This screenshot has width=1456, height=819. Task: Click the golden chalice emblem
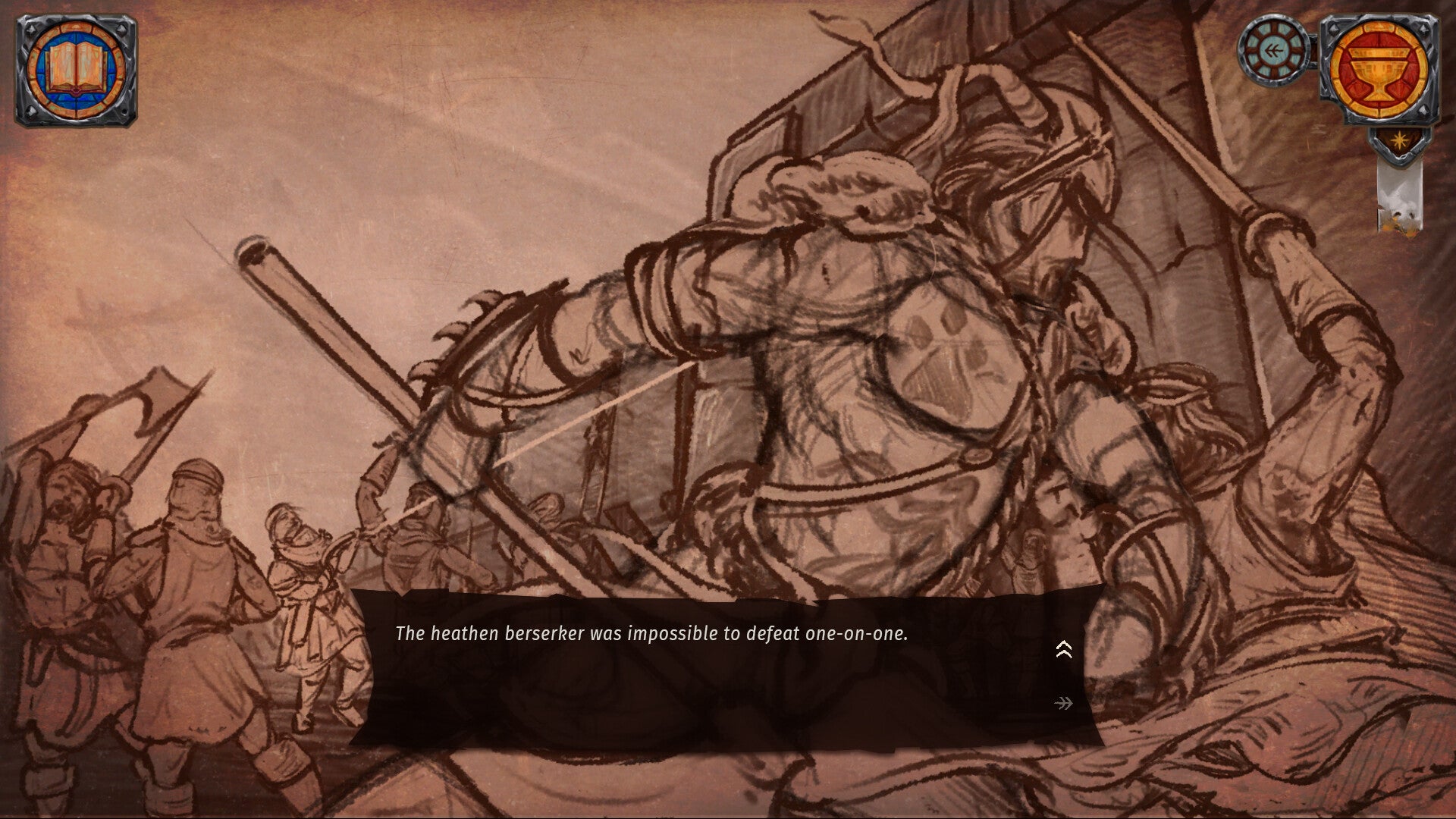click(x=1379, y=71)
